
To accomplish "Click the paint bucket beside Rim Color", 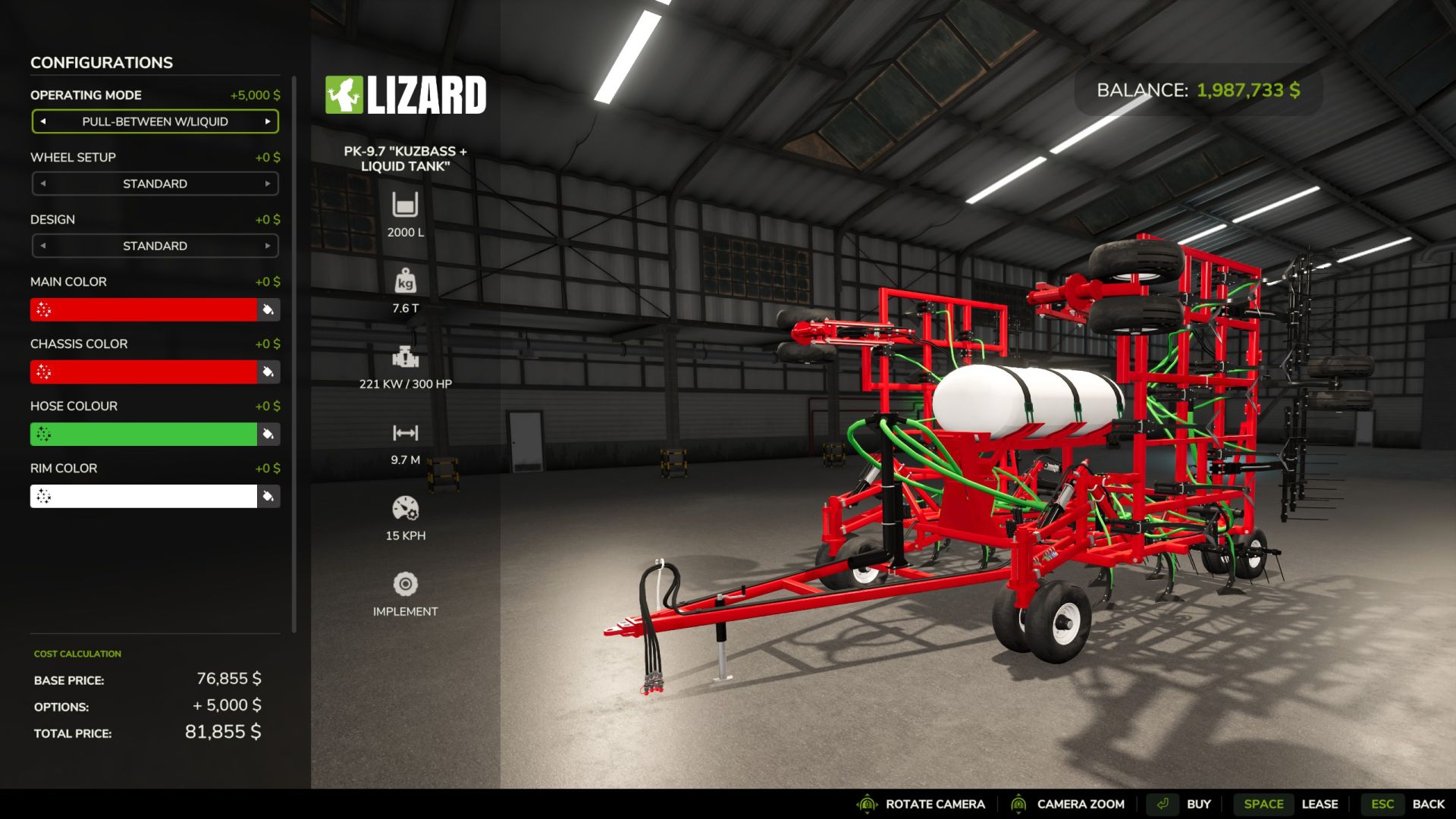I will [268, 496].
